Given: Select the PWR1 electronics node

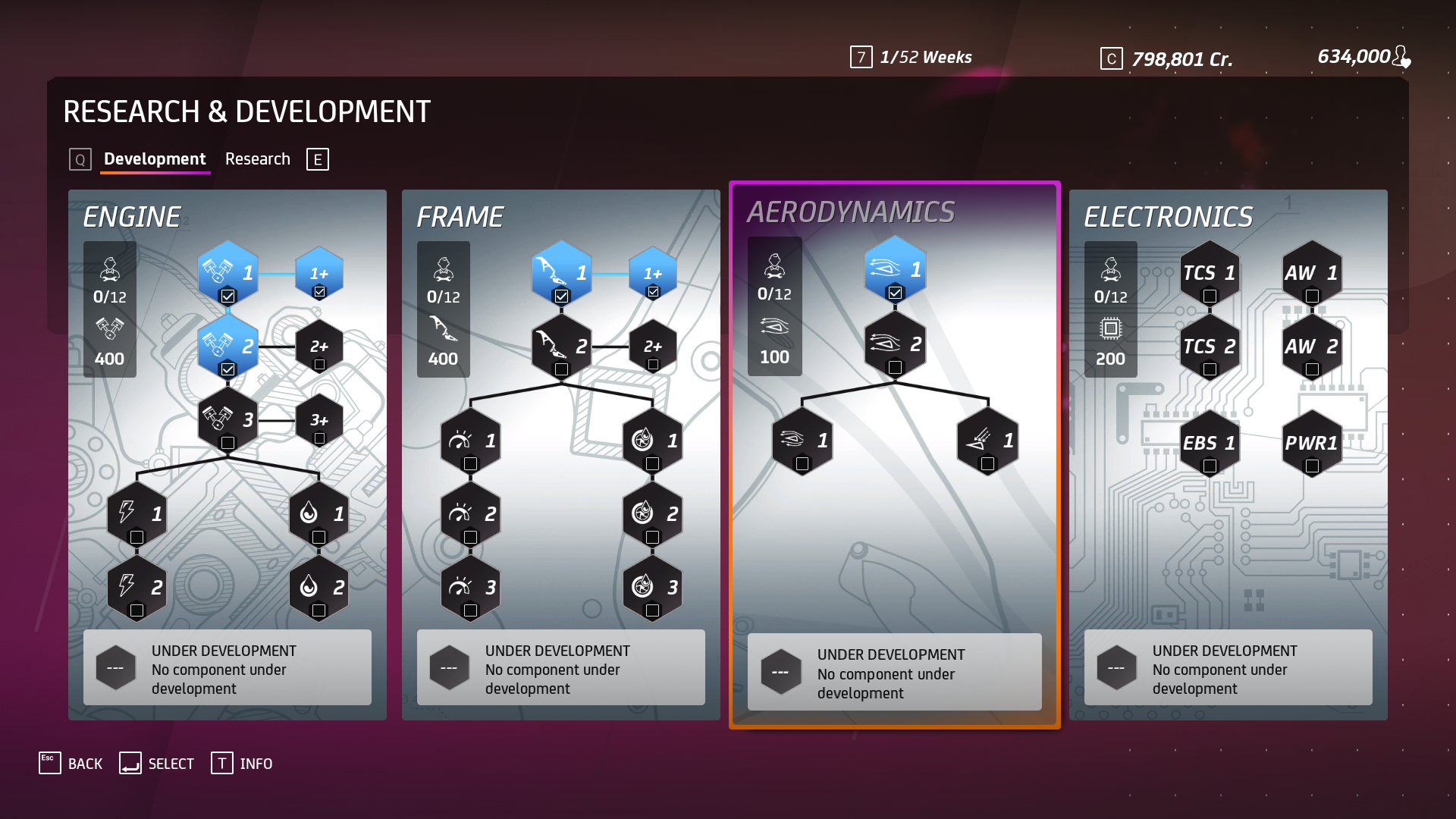Looking at the screenshot, I should [1312, 444].
